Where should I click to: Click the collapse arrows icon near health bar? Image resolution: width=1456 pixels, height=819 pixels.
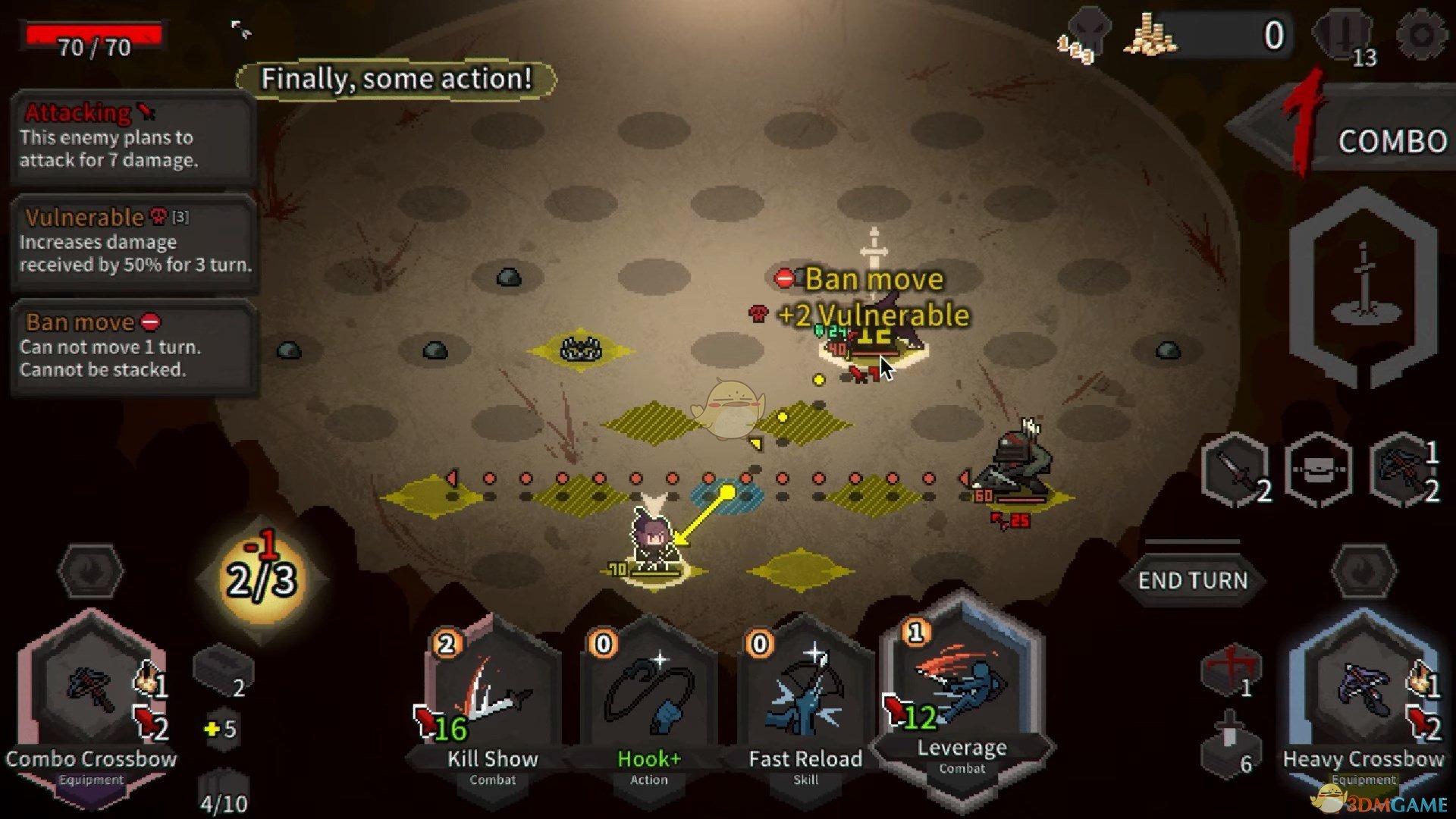(241, 30)
